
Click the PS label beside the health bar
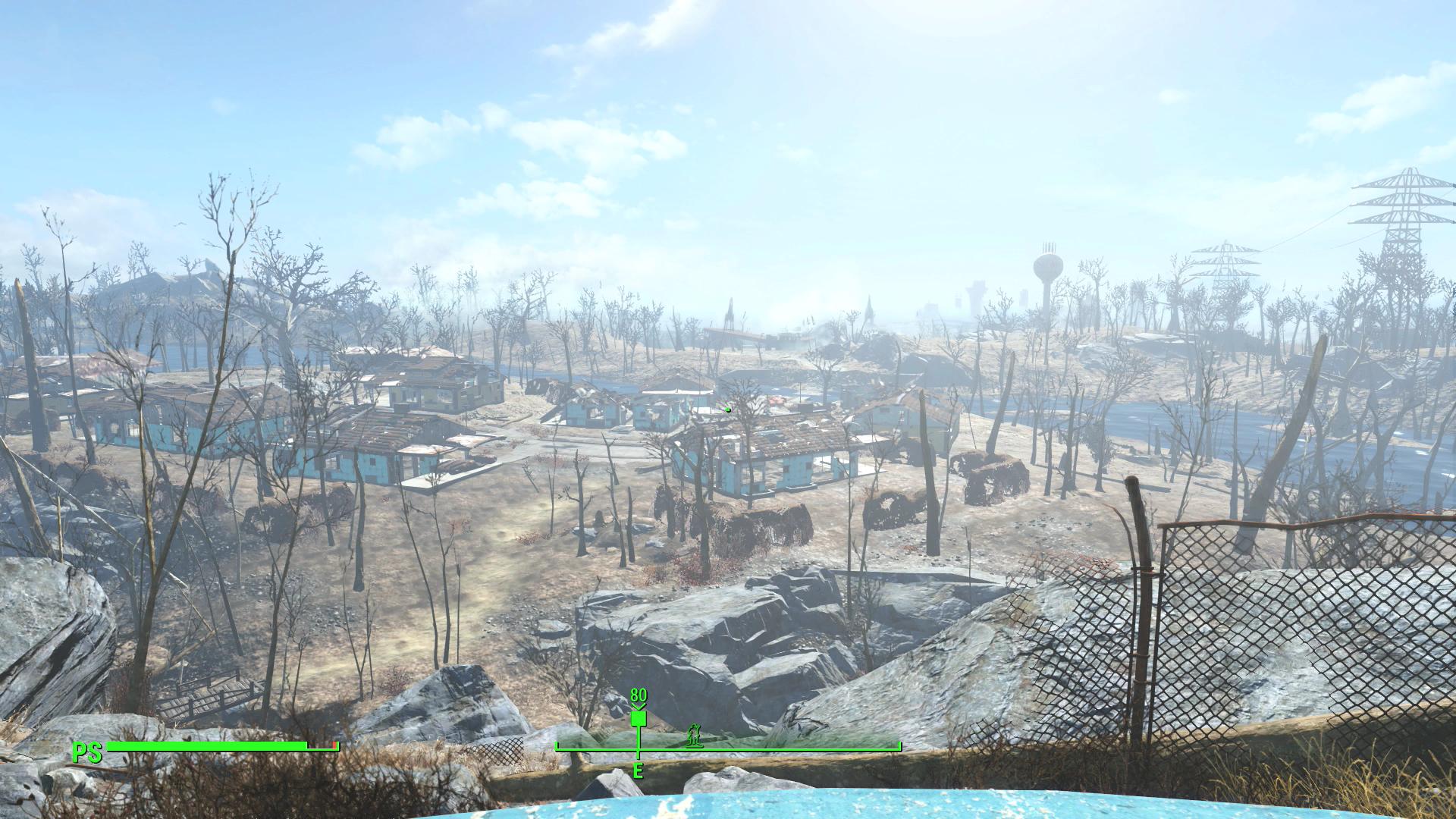pyautogui.click(x=86, y=755)
